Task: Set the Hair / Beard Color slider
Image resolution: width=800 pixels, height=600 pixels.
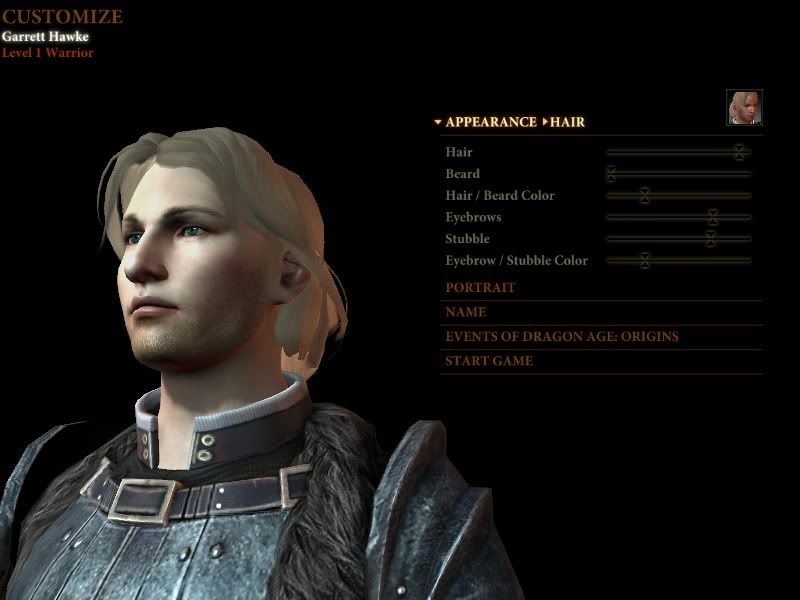Action: coord(645,195)
